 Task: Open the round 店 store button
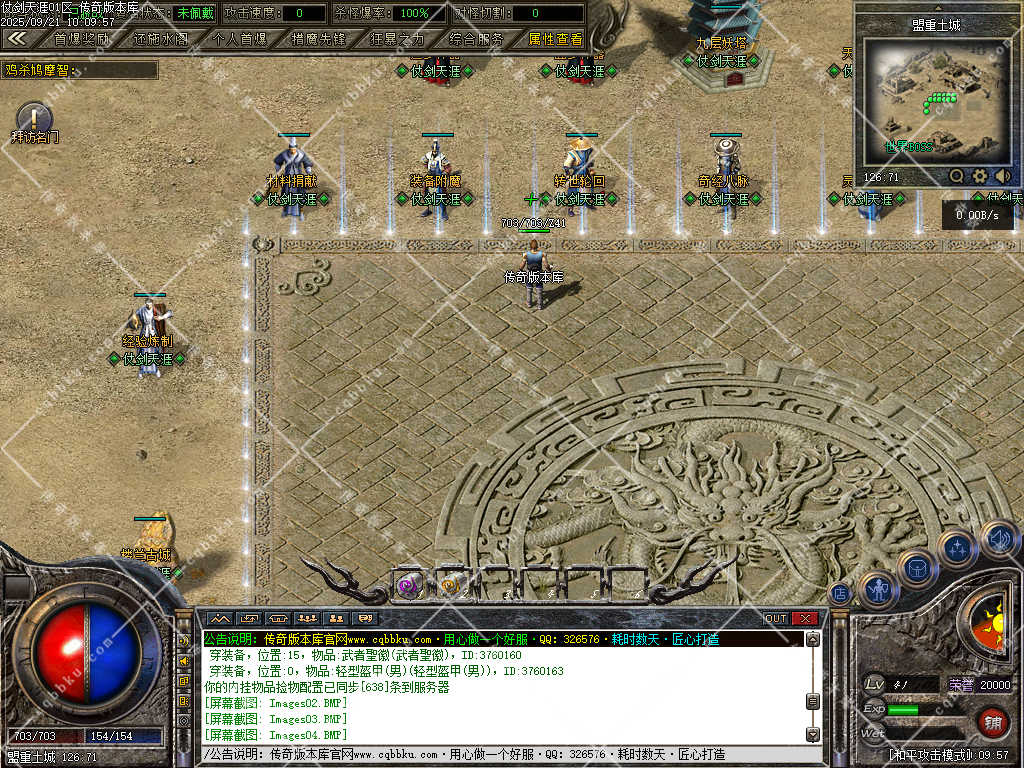(x=840, y=594)
